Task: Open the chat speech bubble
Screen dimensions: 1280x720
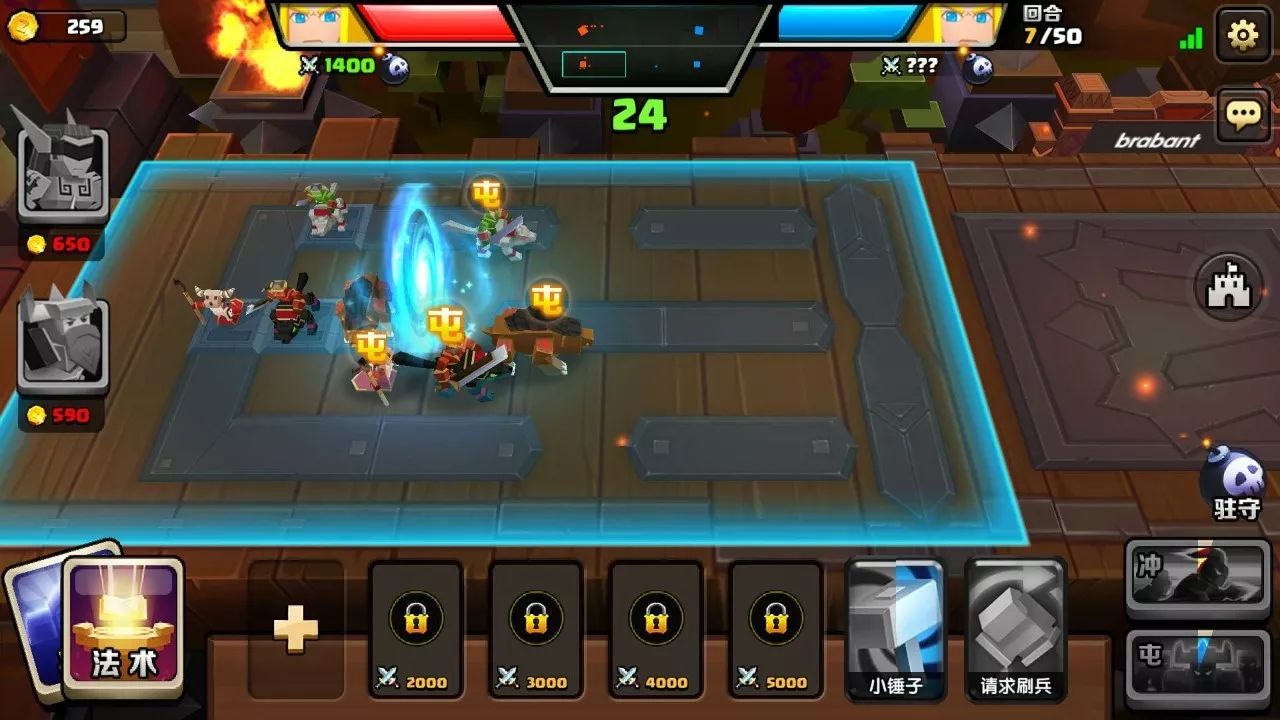Action: click(1242, 115)
